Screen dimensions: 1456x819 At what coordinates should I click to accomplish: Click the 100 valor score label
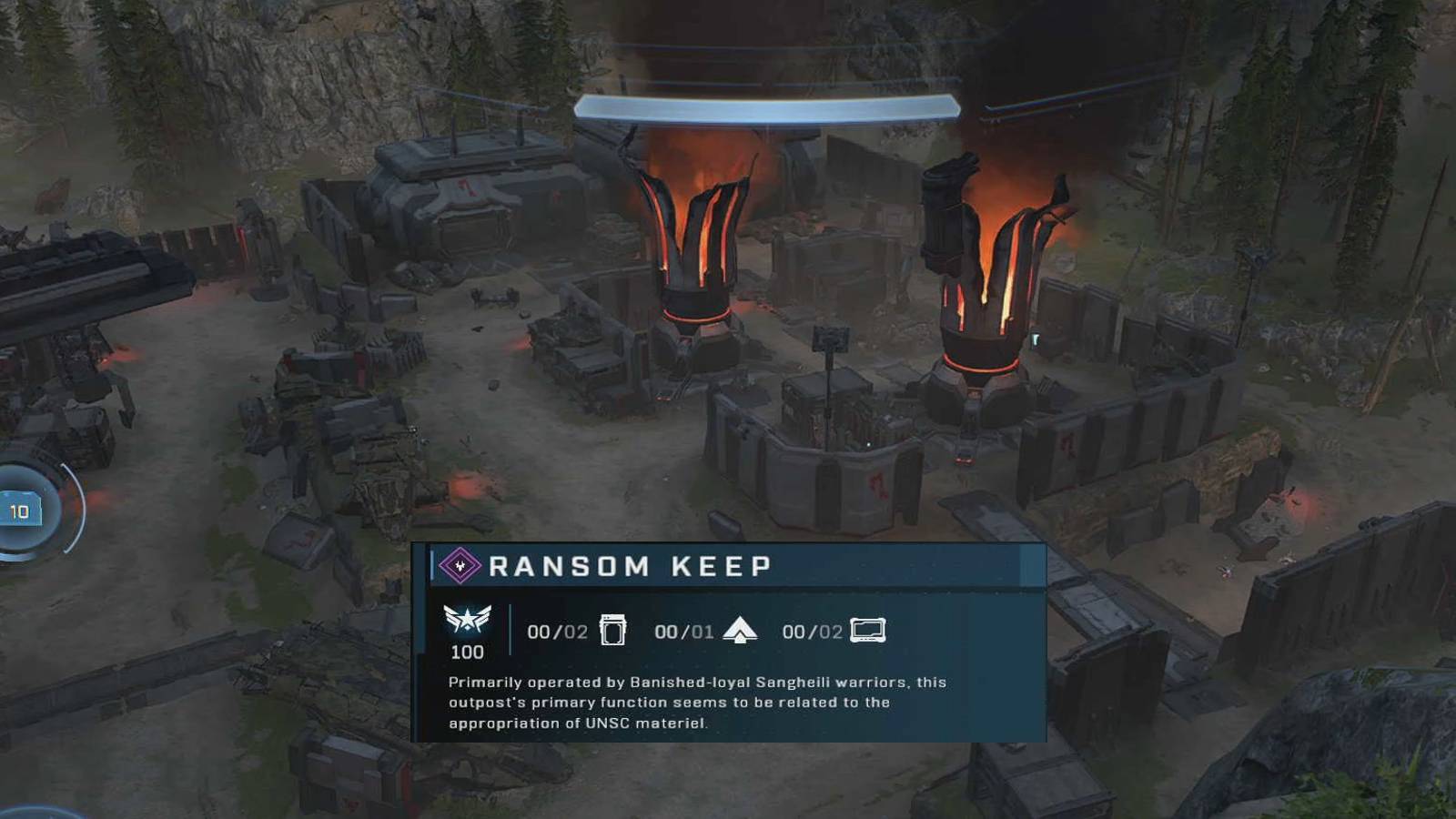pyautogui.click(x=466, y=650)
